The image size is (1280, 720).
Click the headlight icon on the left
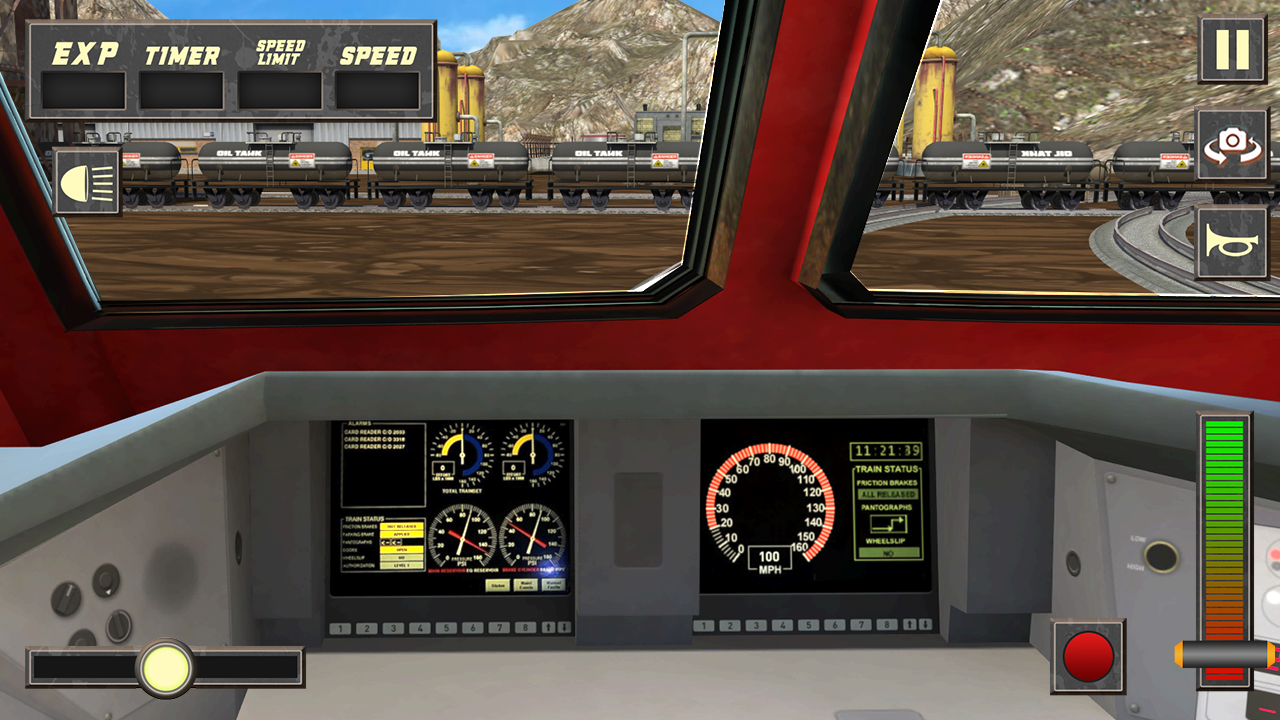[85, 182]
